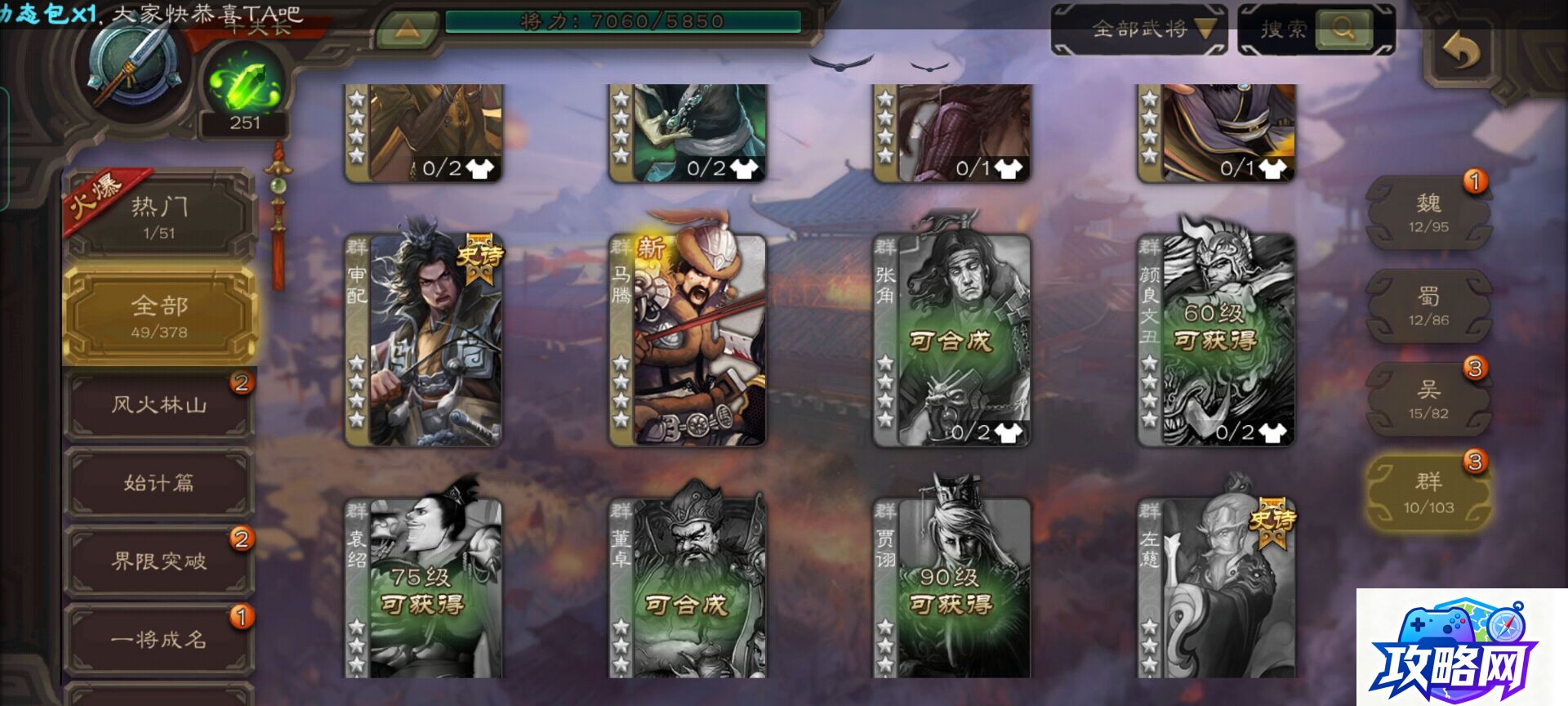
Task: Select the 审配 hero card
Action: click(423, 339)
